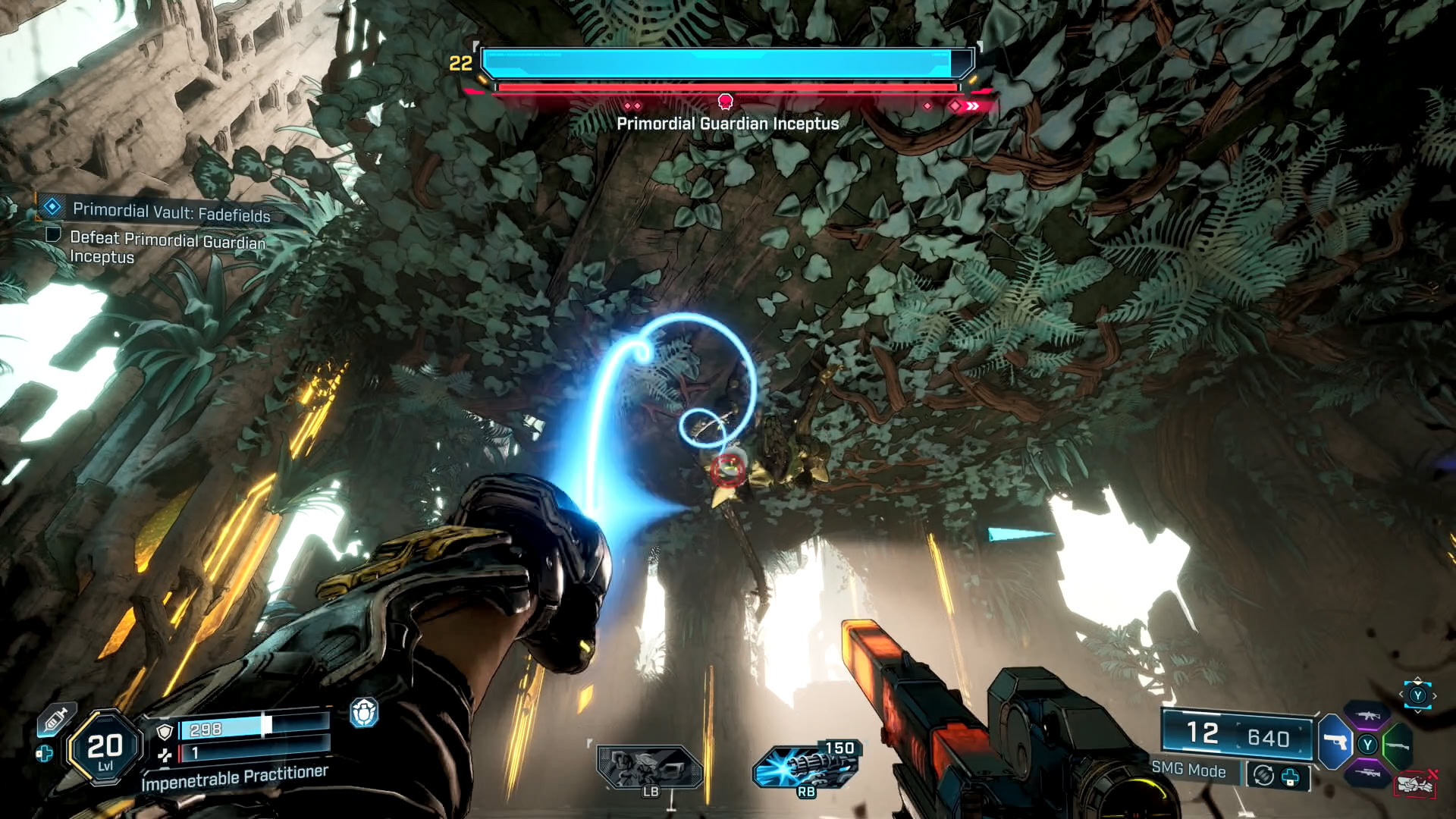Select the turtle shield status icon
Viewport: 1456px width, 819px height.
coord(364,713)
